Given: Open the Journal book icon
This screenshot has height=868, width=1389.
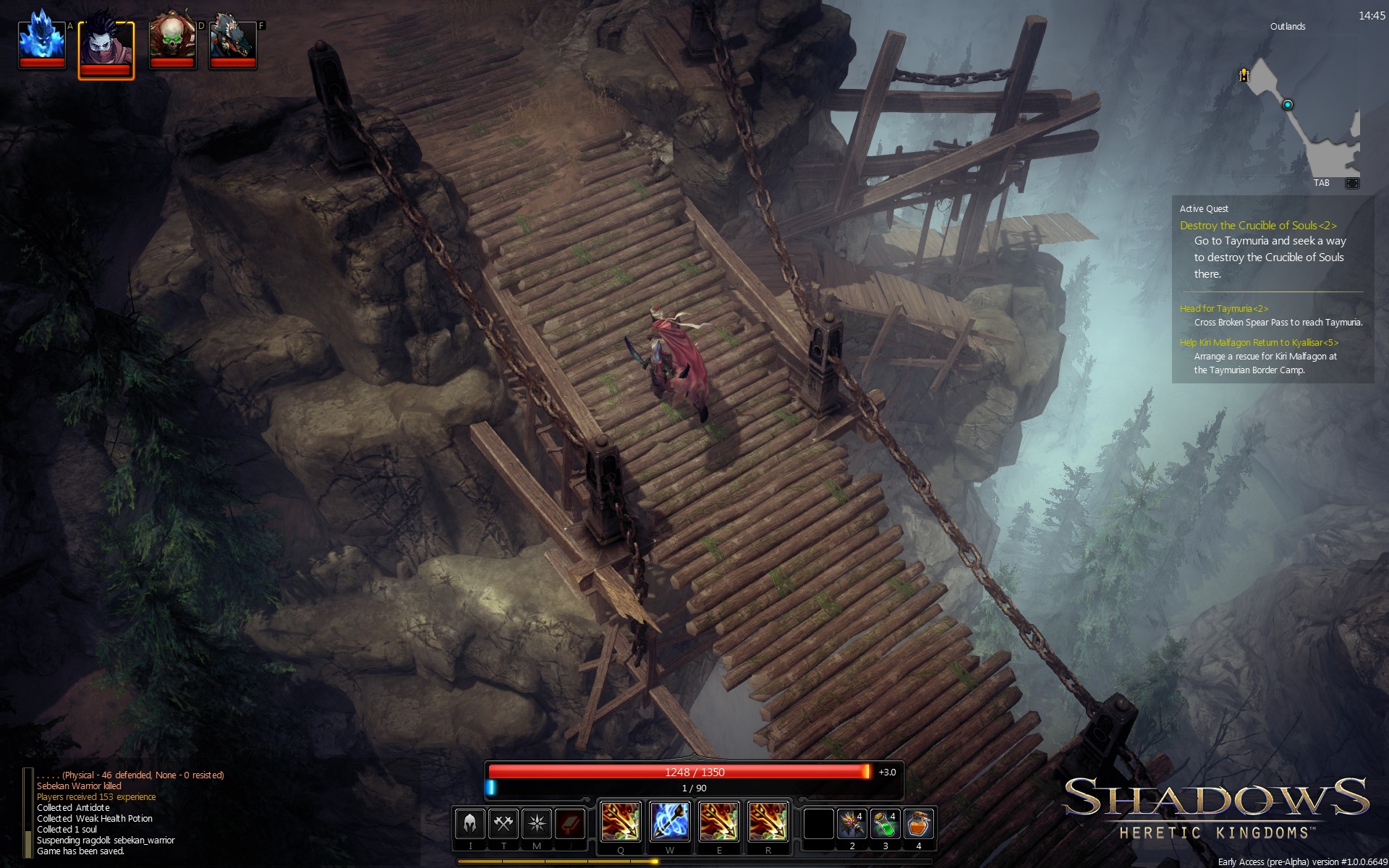Looking at the screenshot, I should [x=571, y=822].
